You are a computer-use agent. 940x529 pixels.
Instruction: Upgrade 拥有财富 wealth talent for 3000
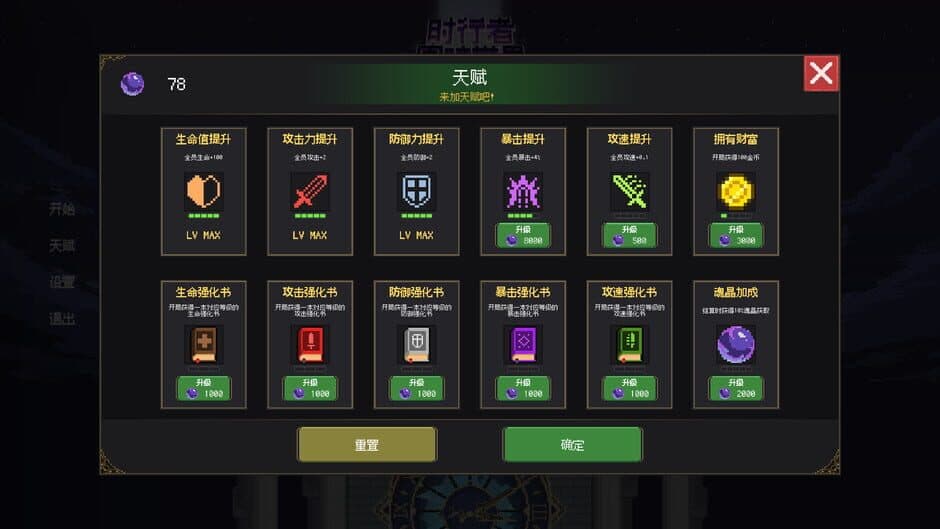(x=736, y=236)
